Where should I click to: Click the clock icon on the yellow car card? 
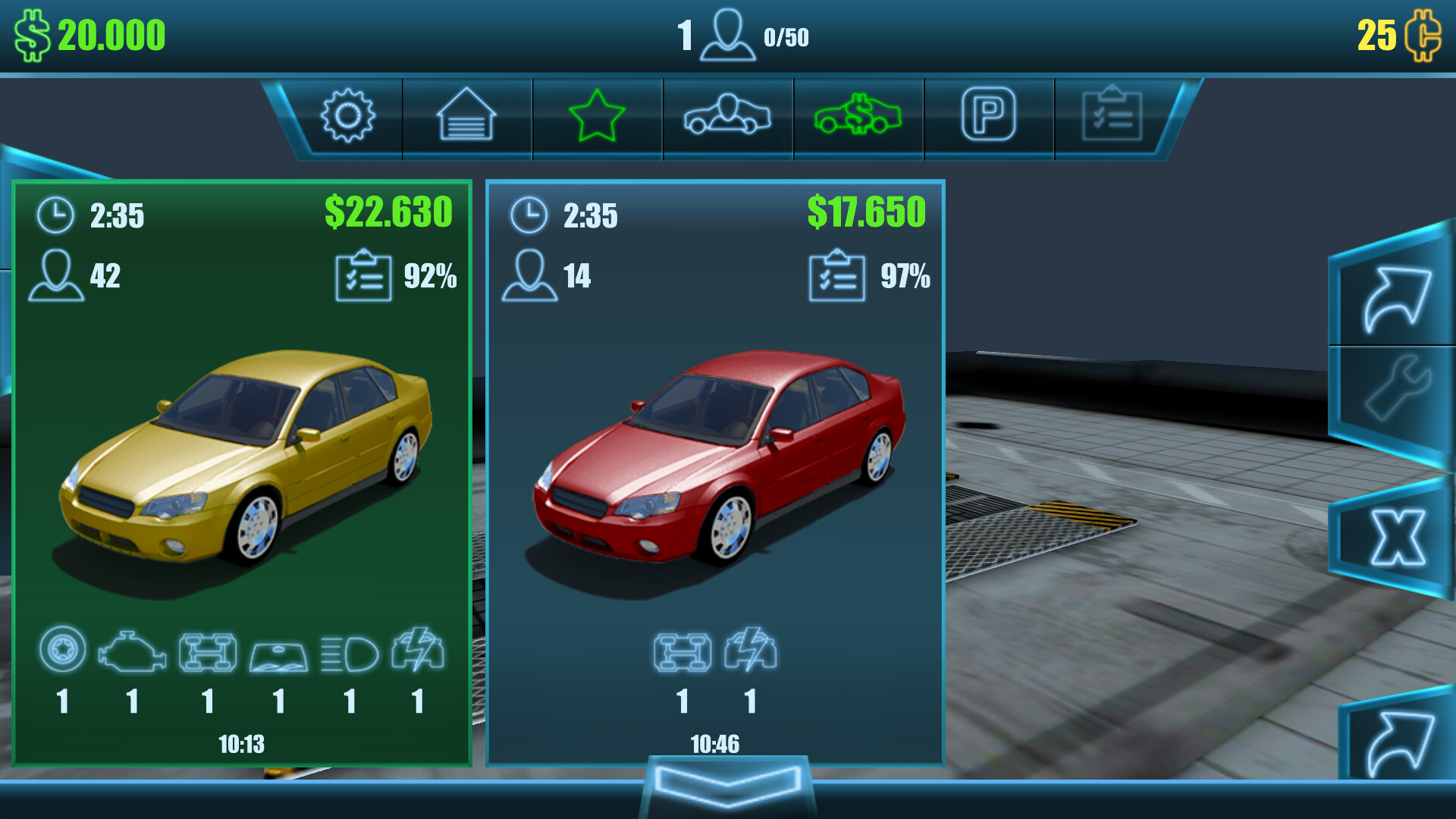click(55, 215)
